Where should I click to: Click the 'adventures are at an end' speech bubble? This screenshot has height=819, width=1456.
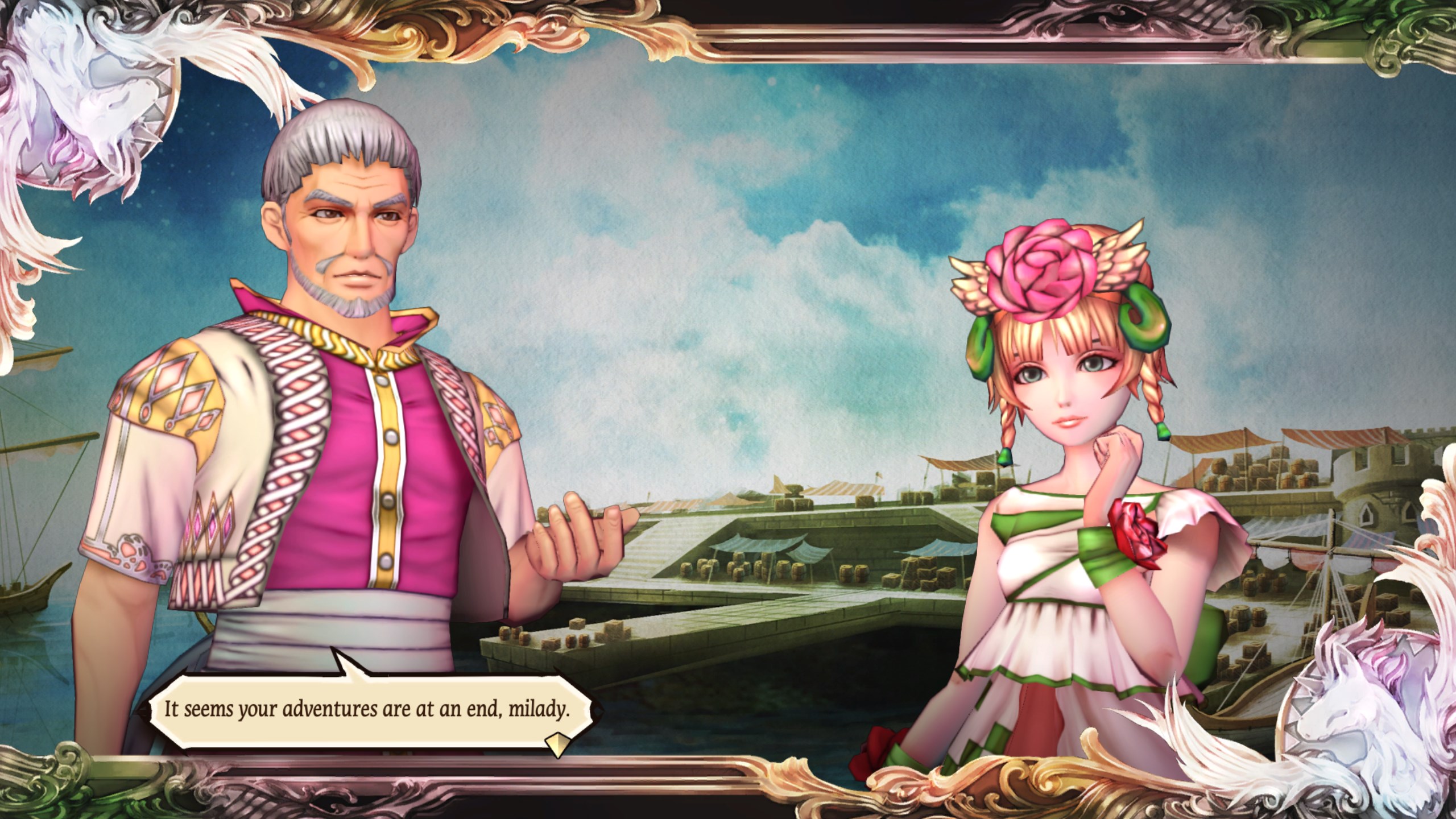click(x=367, y=710)
